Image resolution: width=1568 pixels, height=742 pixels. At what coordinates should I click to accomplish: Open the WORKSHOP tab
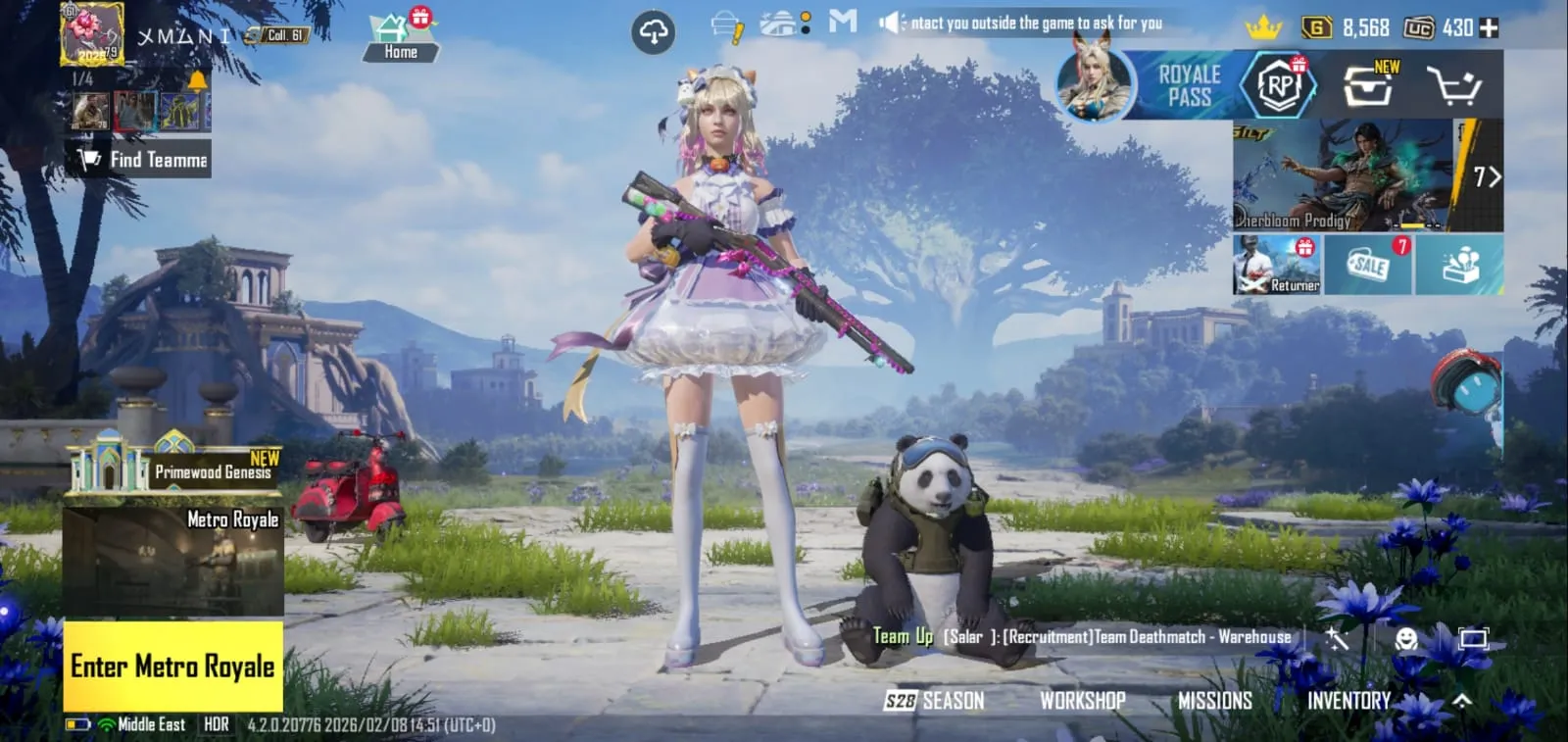point(1082,700)
